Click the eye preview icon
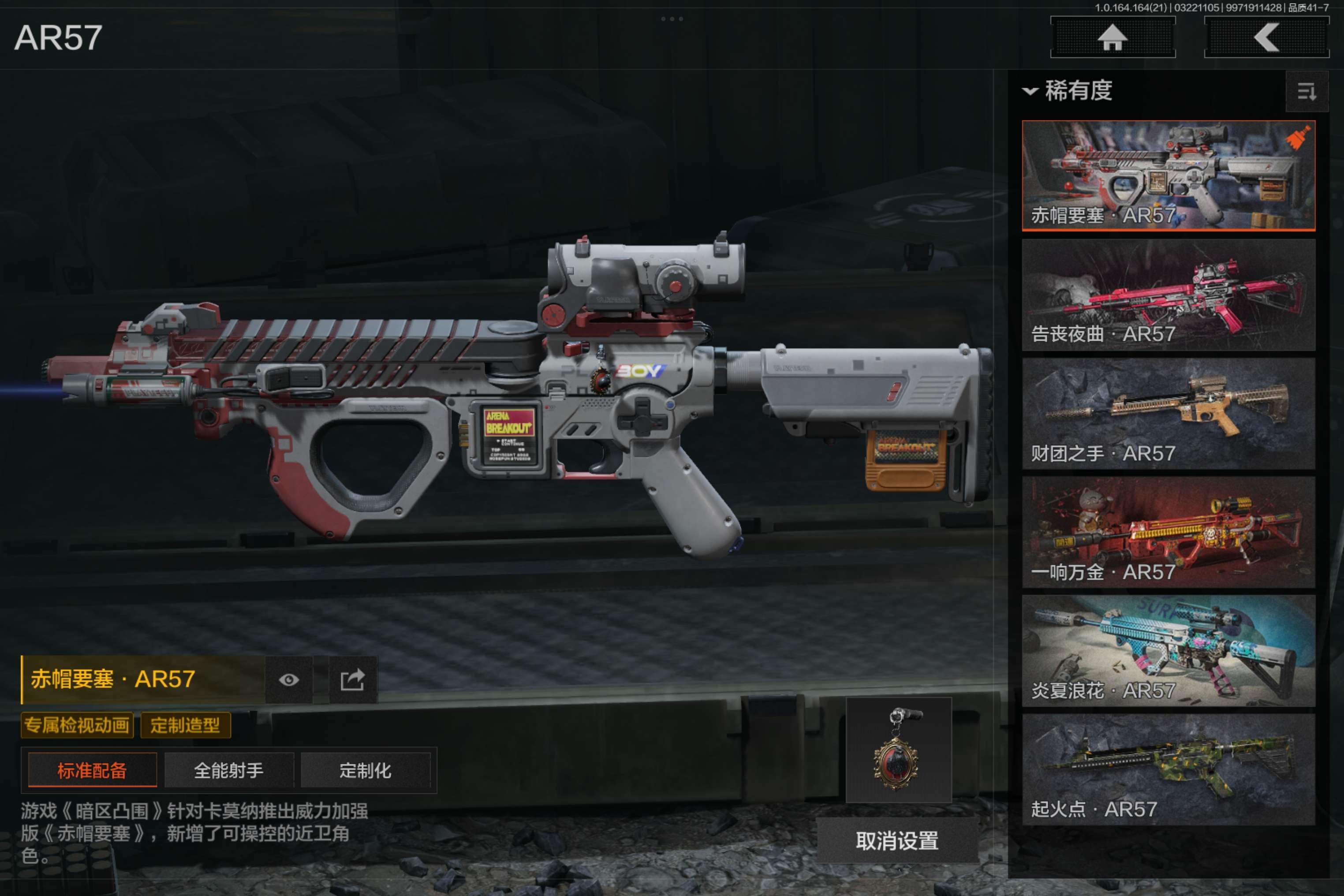Image resolution: width=1344 pixels, height=896 pixels. click(x=288, y=679)
